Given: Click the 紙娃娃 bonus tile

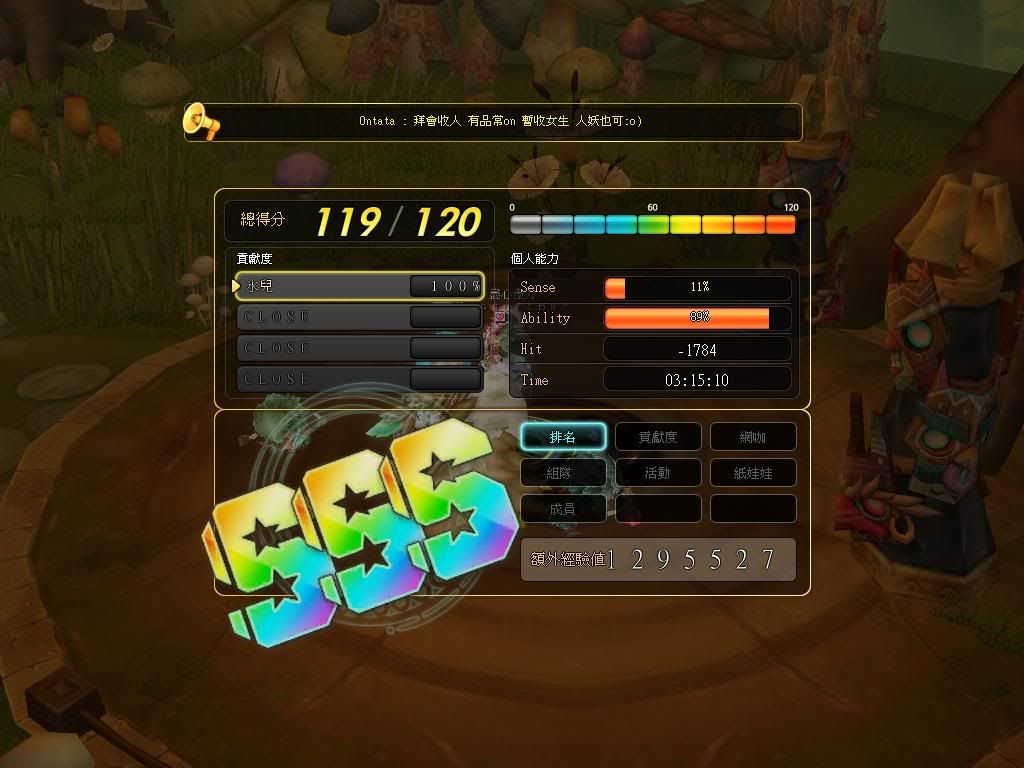Looking at the screenshot, I should (x=753, y=473).
